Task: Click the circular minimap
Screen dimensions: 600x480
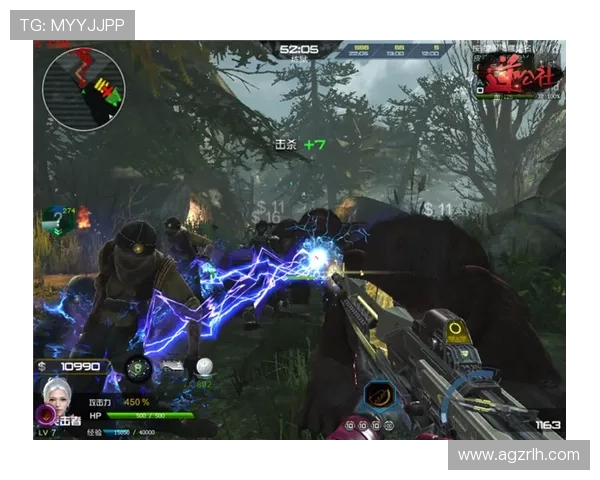Action: pos(84,89)
